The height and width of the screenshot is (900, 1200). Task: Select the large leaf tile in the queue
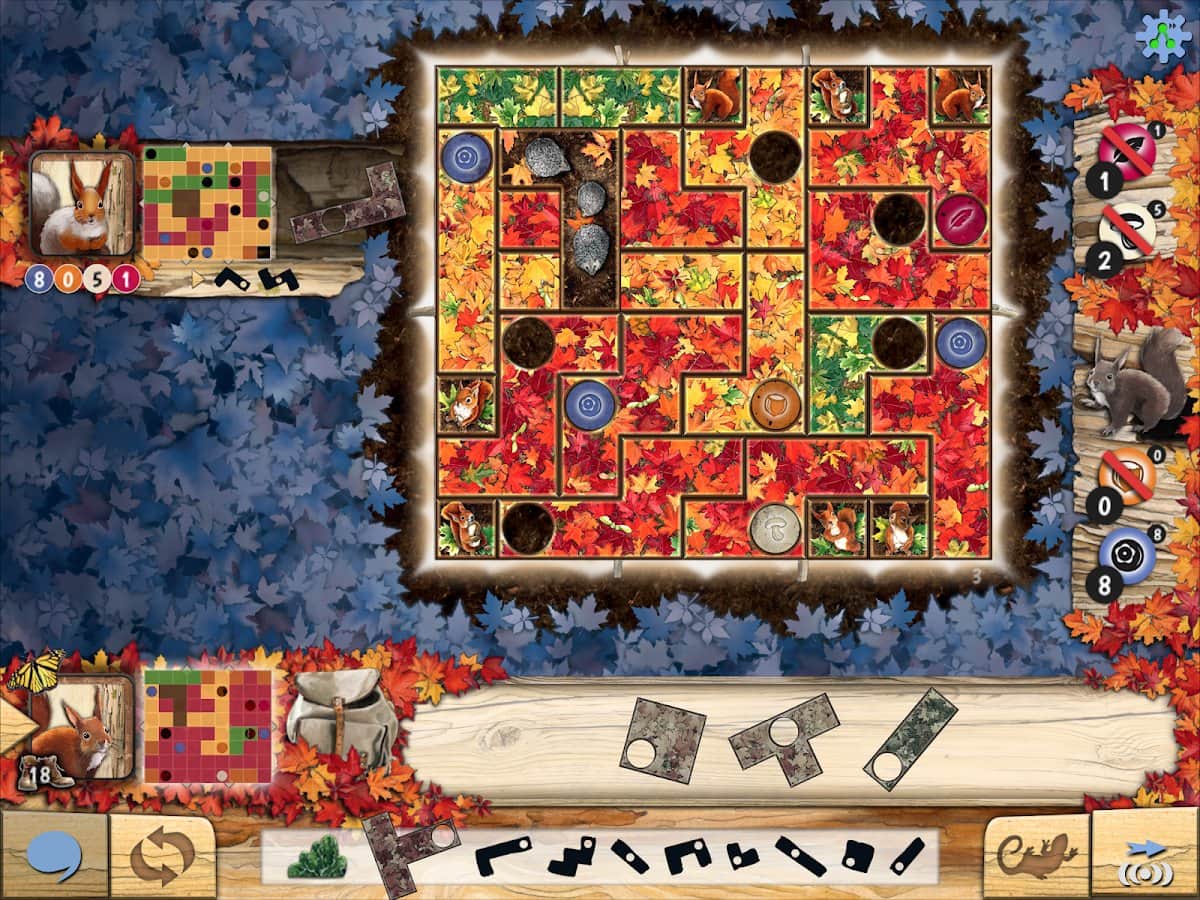click(x=408, y=853)
